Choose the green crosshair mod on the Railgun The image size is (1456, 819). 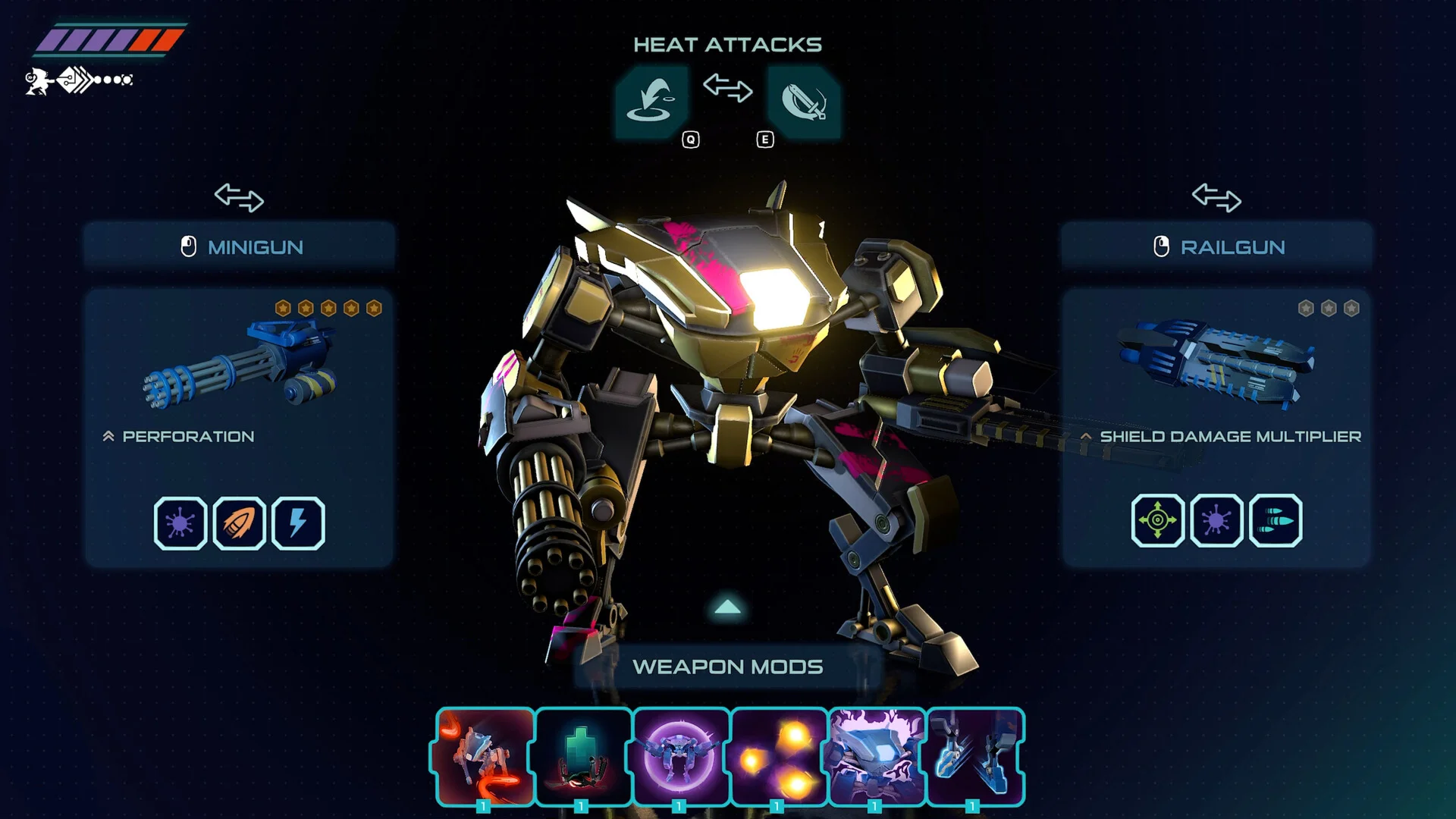click(x=1157, y=520)
